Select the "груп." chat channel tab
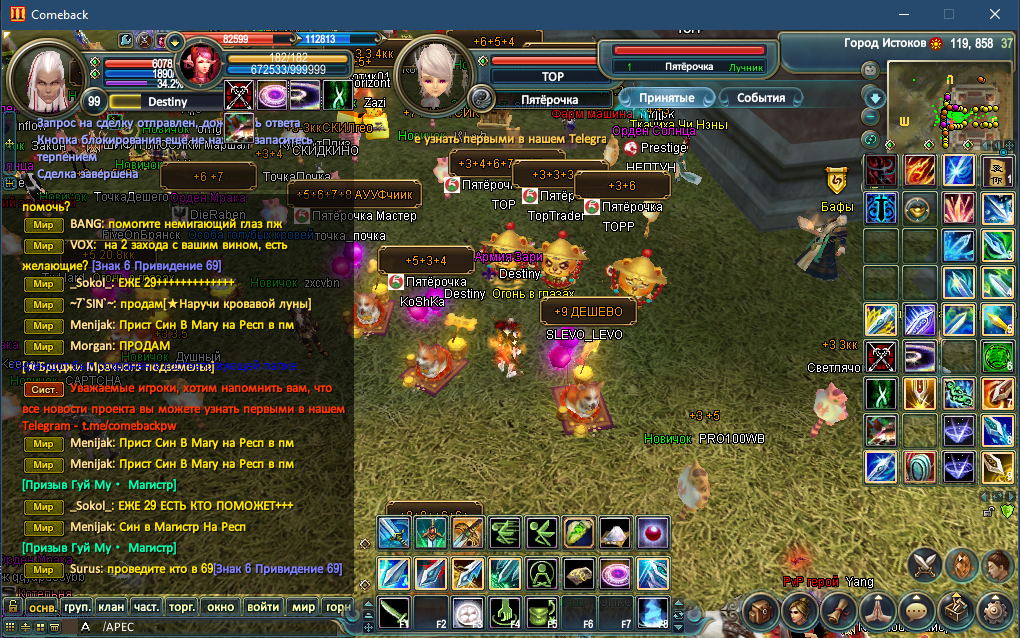This screenshot has width=1020, height=638. [77, 607]
